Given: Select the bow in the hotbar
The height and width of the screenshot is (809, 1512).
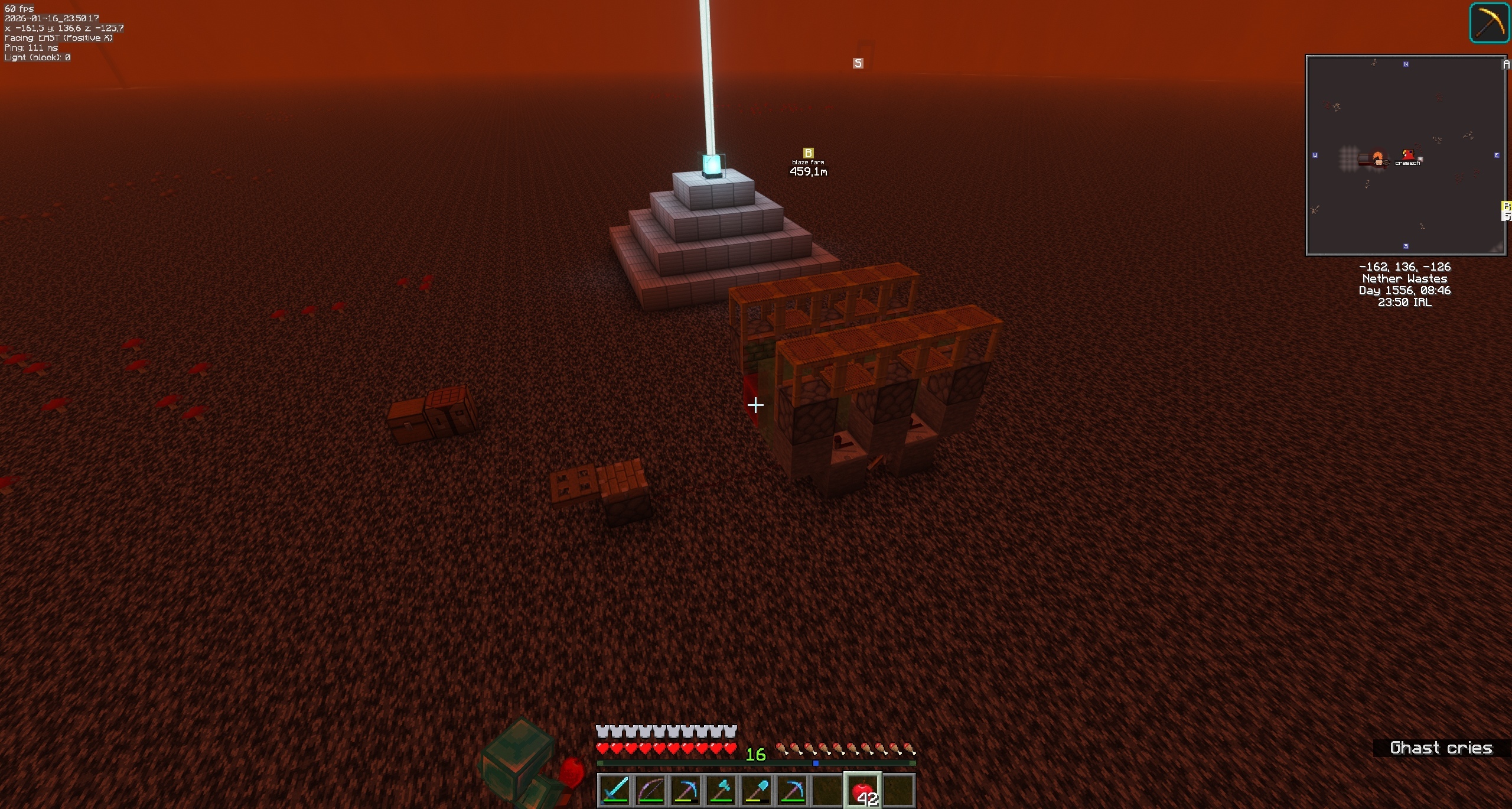Looking at the screenshot, I should [650, 789].
